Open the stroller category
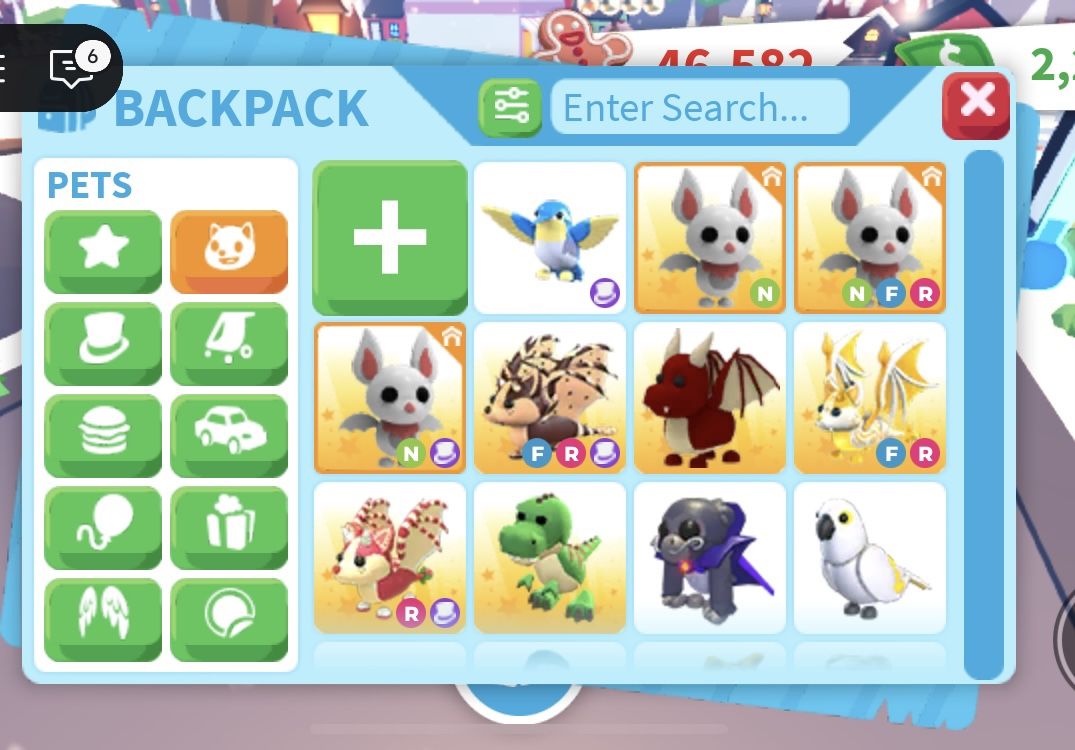This screenshot has width=1075, height=750. pyautogui.click(x=229, y=342)
